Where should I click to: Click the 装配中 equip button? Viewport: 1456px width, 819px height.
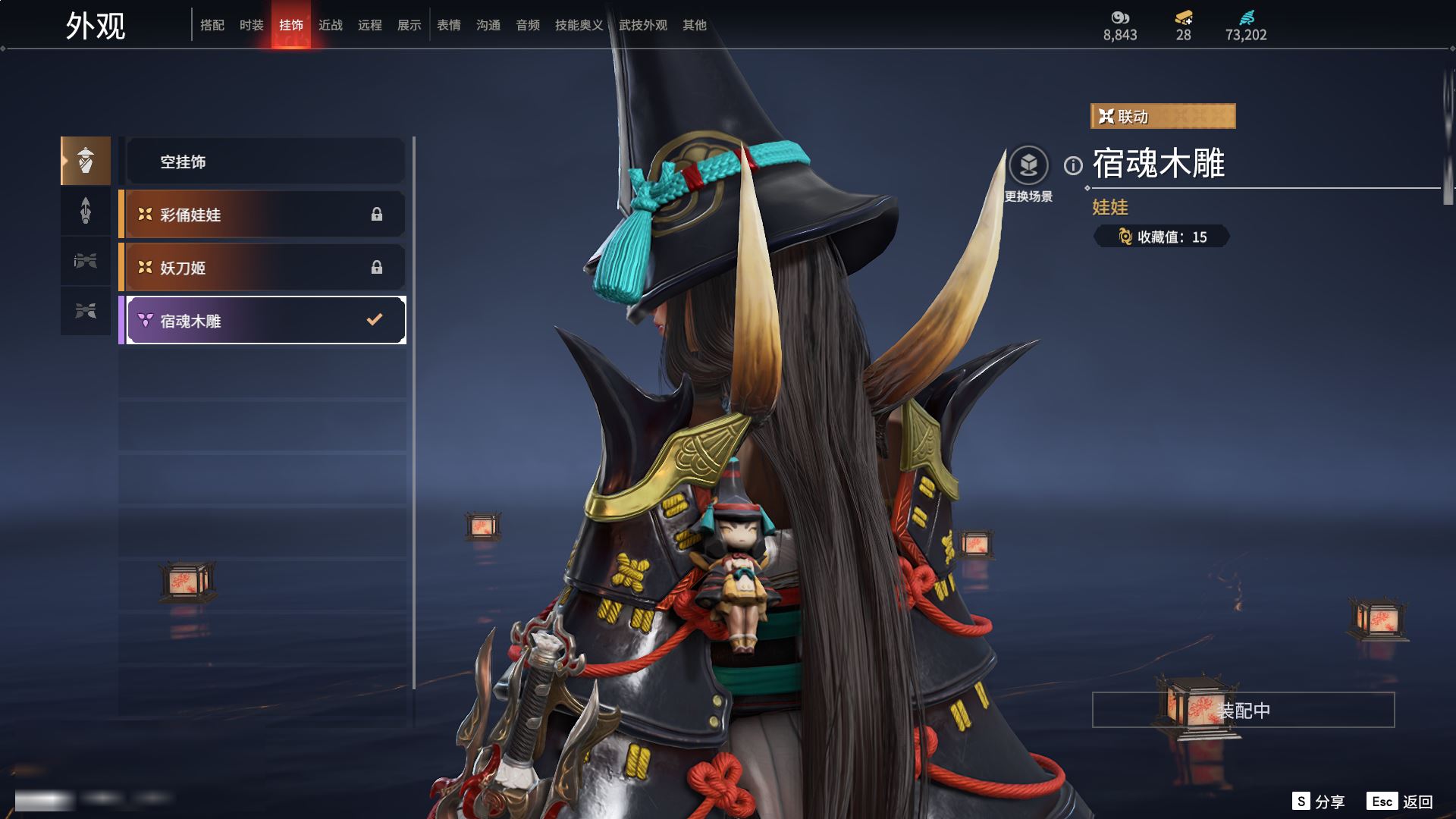pyautogui.click(x=1243, y=710)
